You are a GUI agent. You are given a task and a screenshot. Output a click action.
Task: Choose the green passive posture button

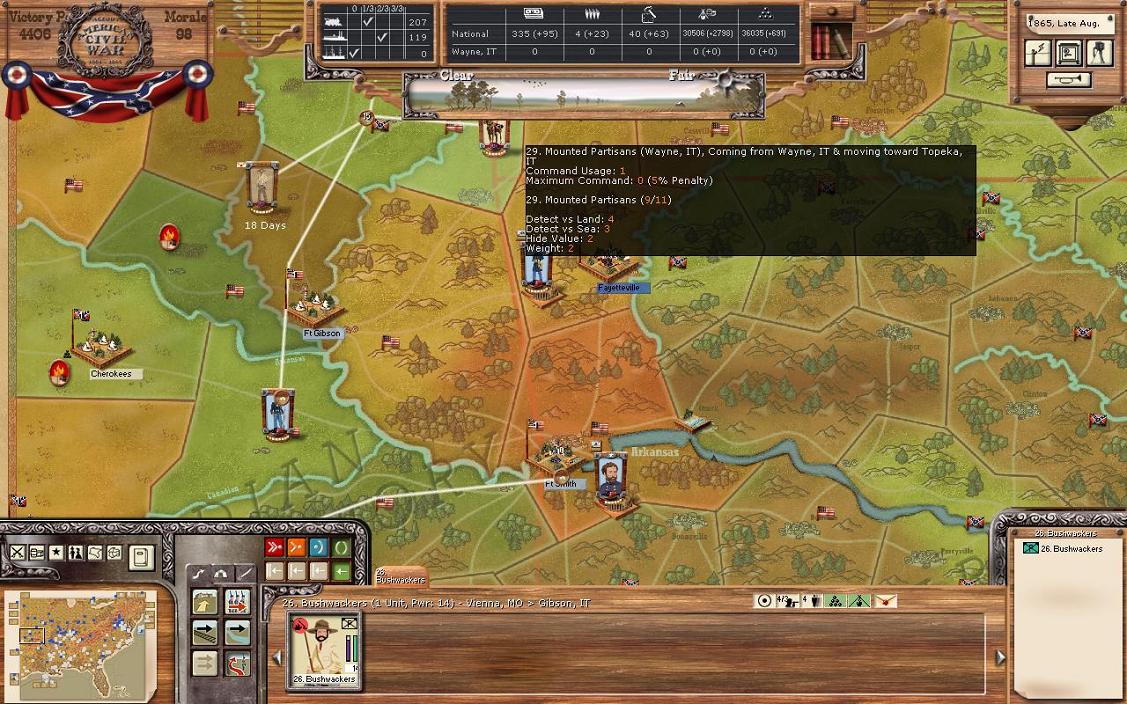click(341, 547)
